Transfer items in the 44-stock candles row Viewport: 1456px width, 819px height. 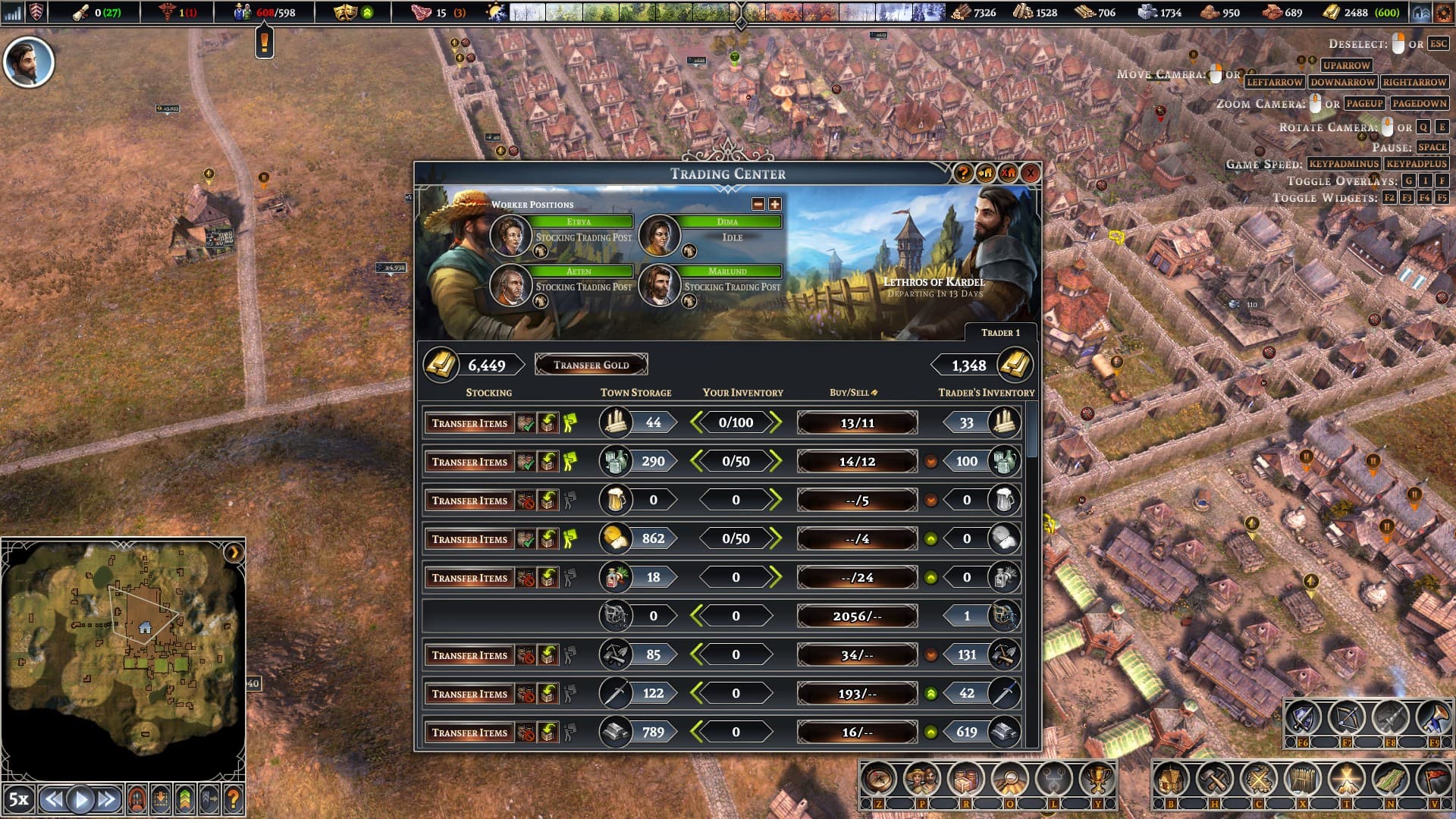[x=469, y=423]
